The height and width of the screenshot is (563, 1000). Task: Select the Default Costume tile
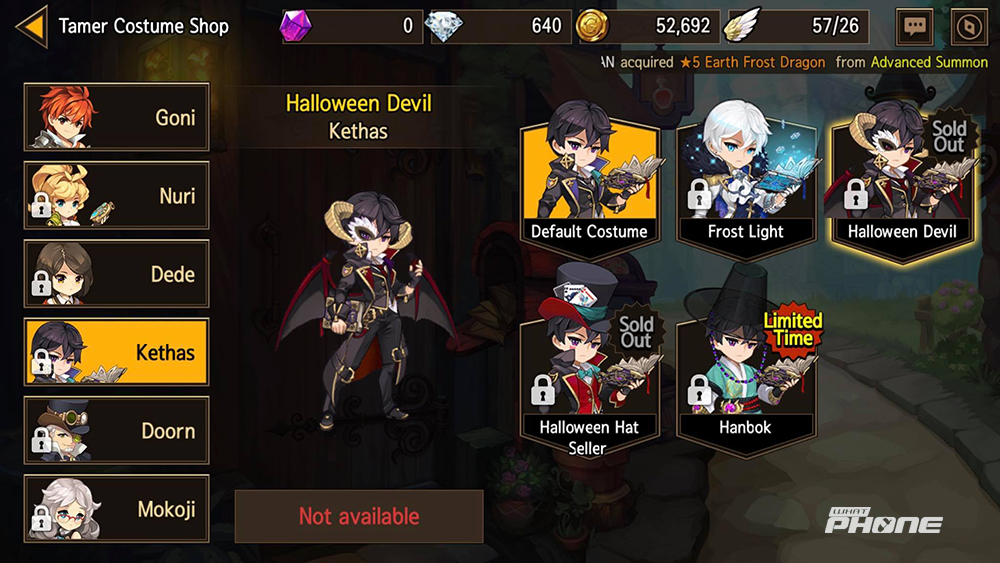click(x=589, y=183)
